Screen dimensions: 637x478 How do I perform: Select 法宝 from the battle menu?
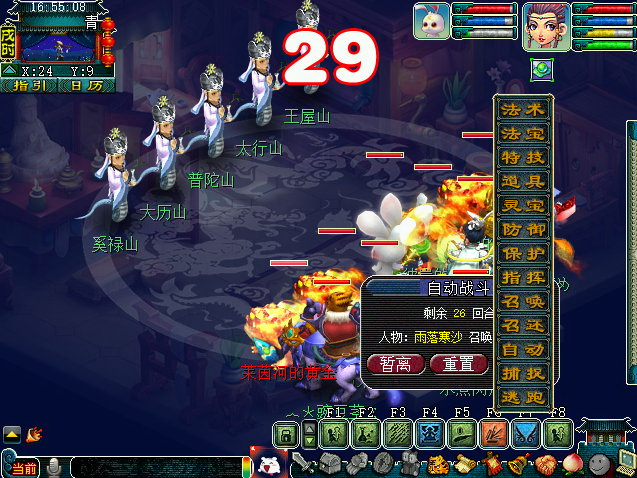522,133
